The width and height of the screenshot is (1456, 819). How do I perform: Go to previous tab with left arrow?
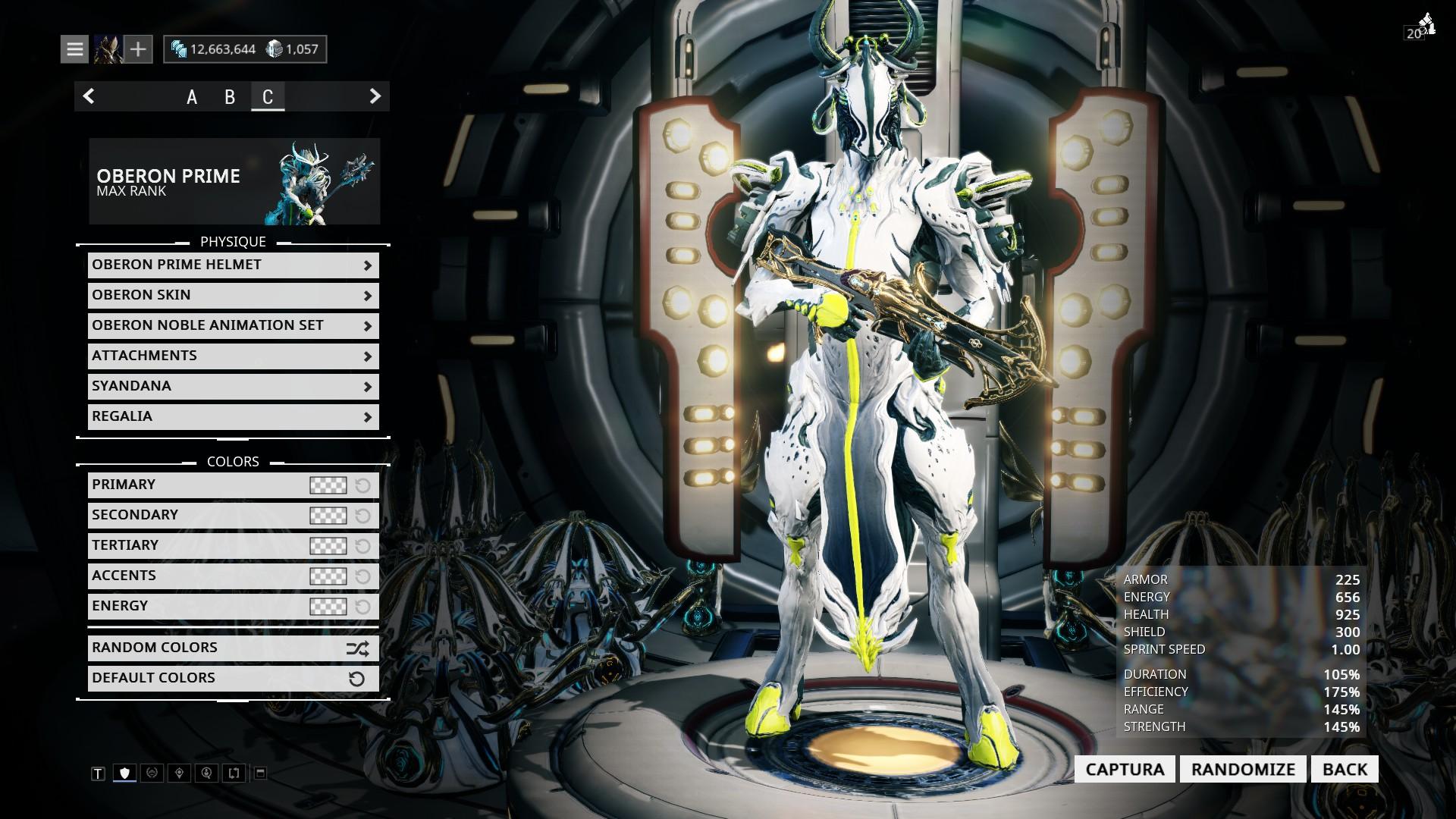[89, 96]
